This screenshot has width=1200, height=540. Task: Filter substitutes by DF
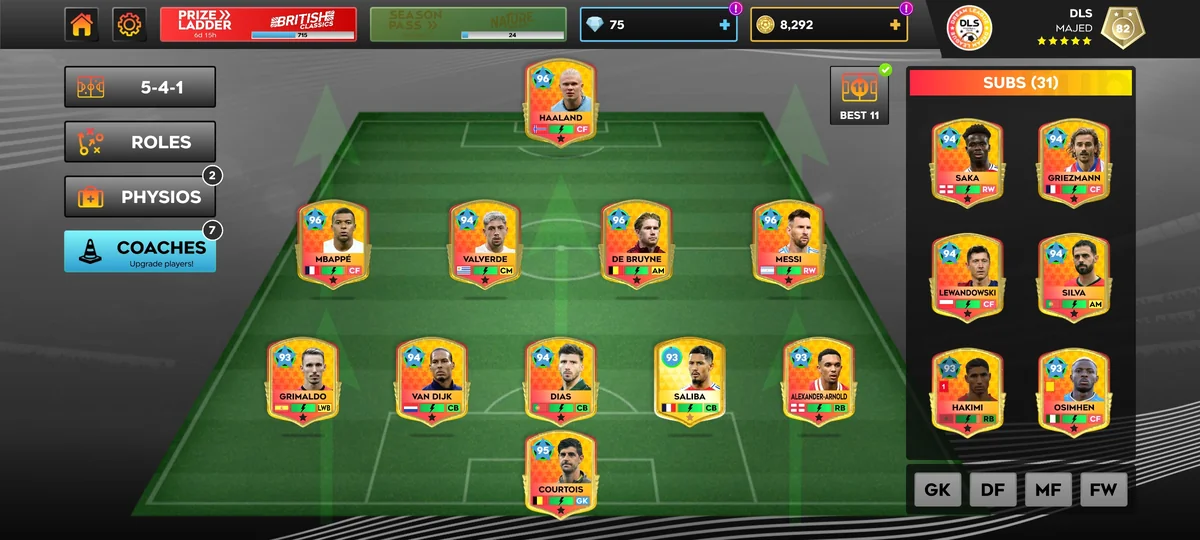point(993,490)
